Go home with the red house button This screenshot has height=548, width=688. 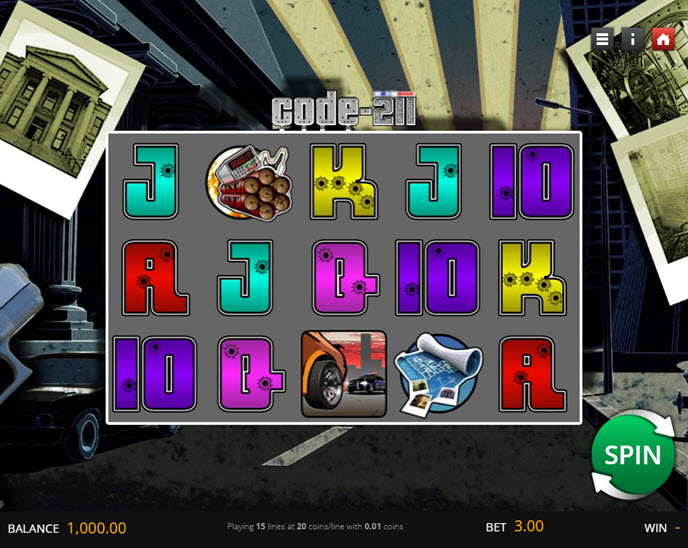(662, 39)
